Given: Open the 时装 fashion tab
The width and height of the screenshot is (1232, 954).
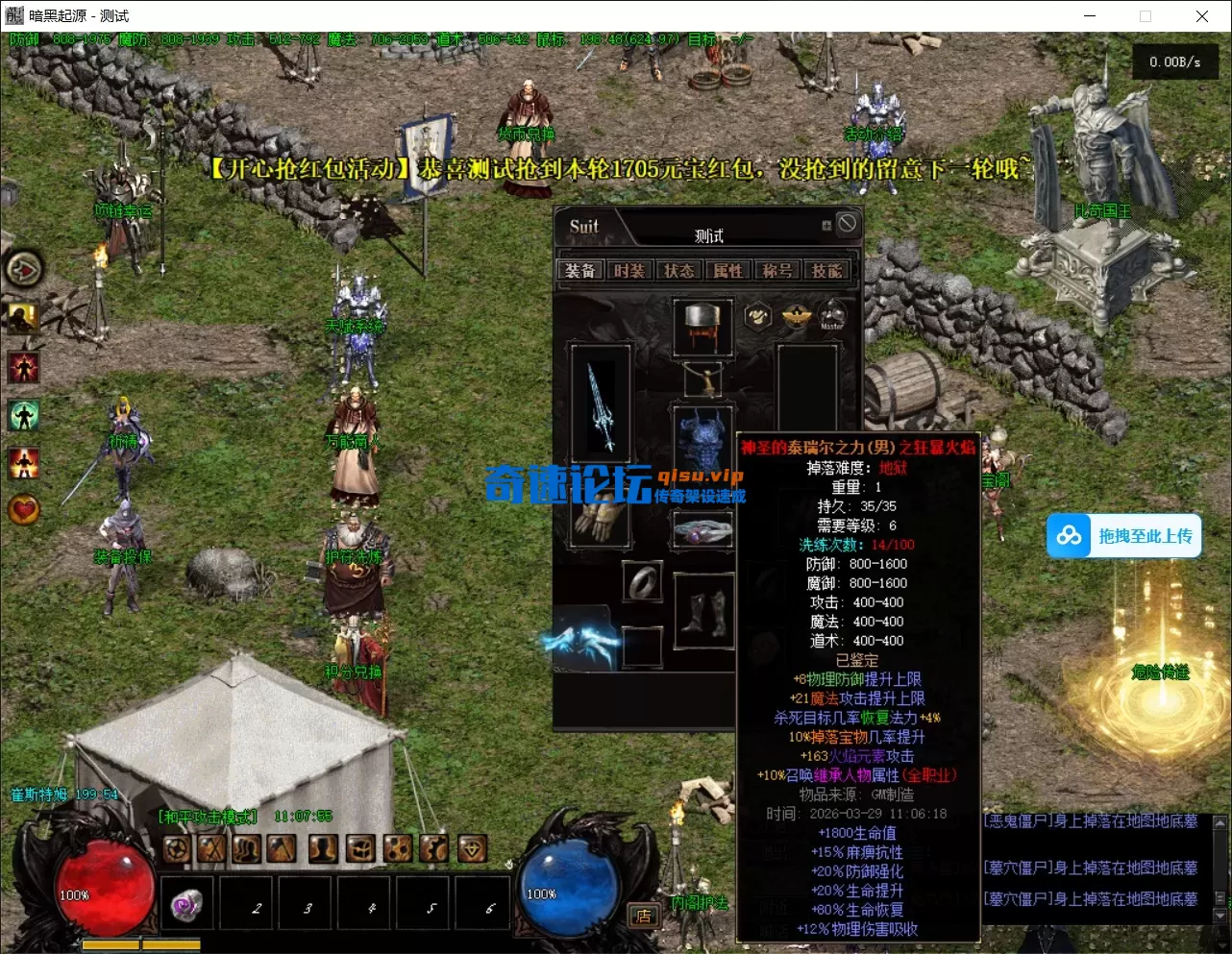Looking at the screenshot, I should point(631,270).
